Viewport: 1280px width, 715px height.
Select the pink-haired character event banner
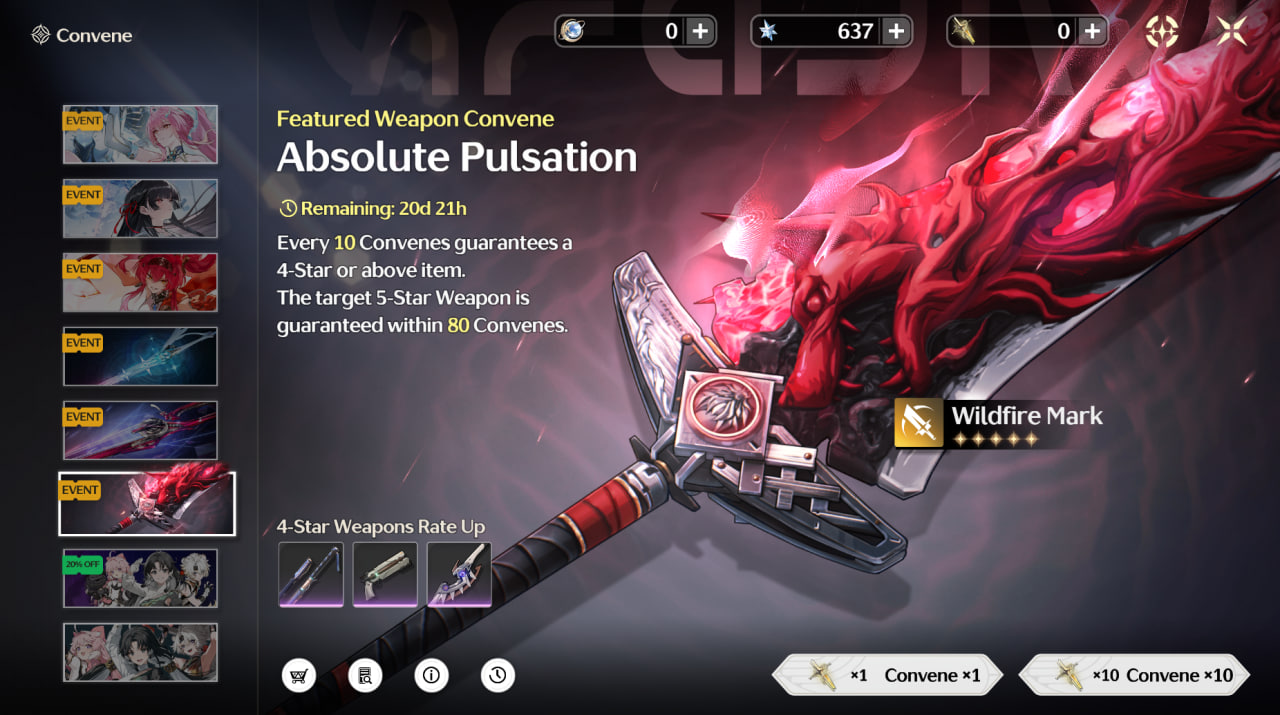tap(140, 134)
